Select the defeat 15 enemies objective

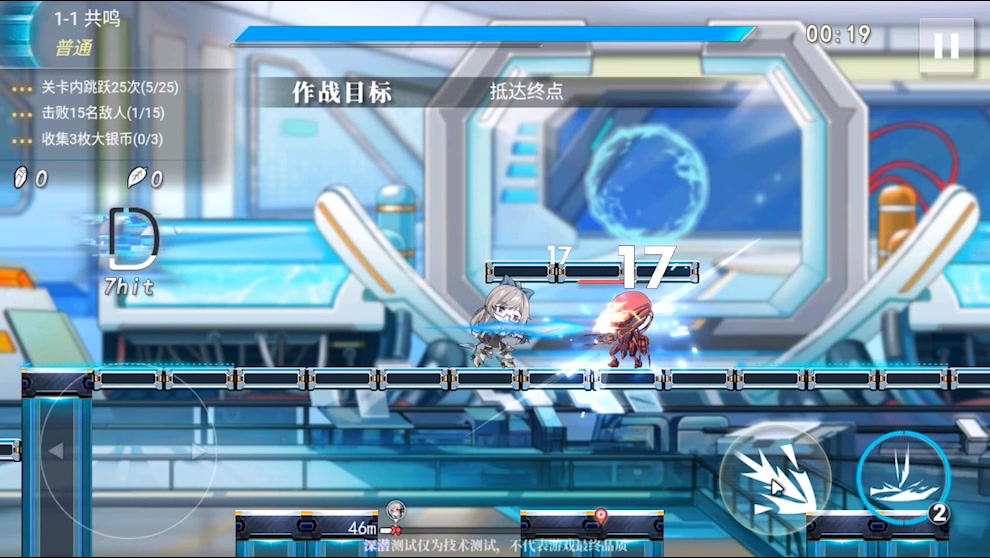(x=103, y=113)
